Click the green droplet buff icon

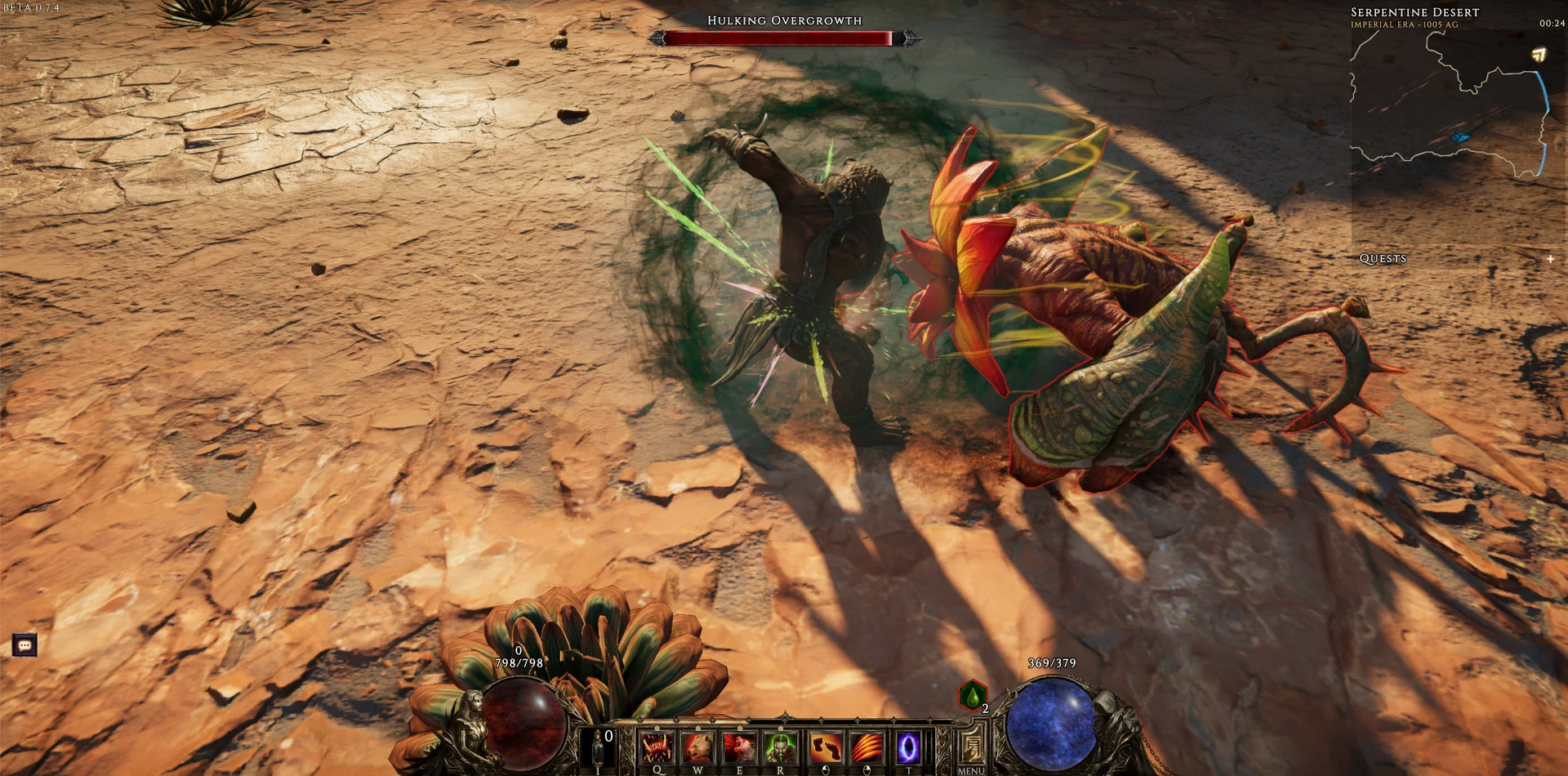972,697
